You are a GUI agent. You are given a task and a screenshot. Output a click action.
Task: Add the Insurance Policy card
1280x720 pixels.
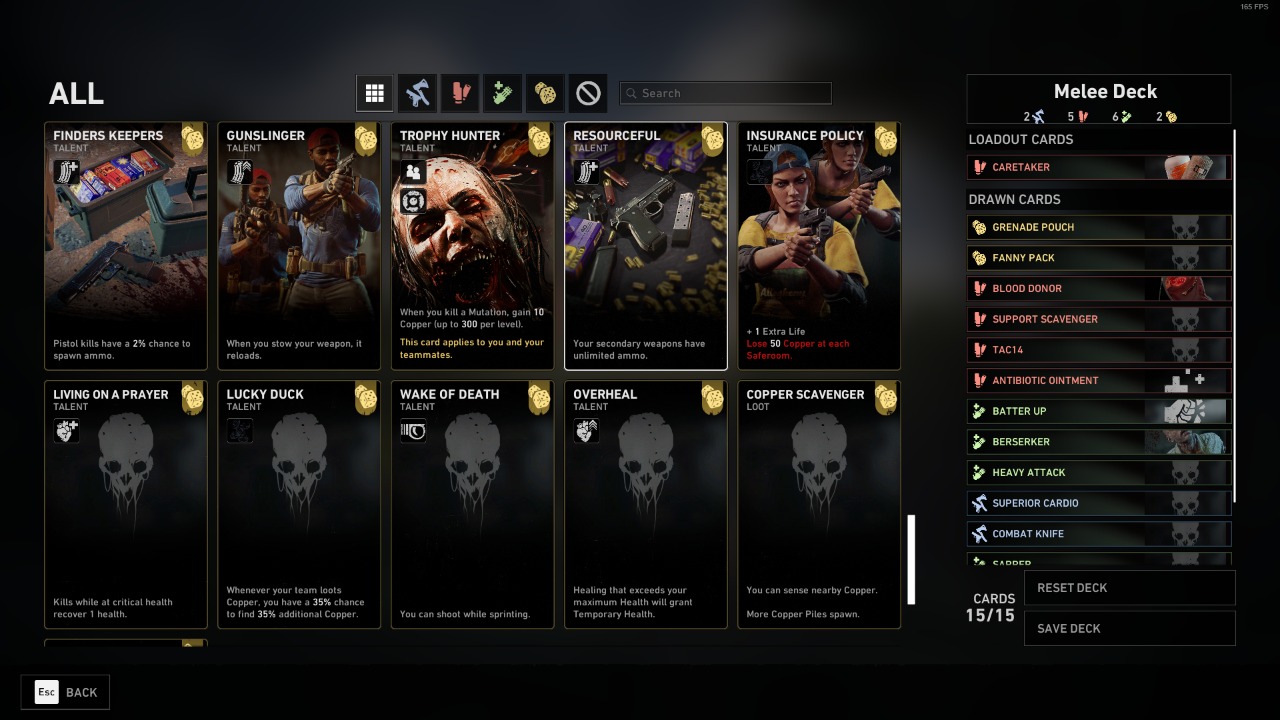coord(819,246)
